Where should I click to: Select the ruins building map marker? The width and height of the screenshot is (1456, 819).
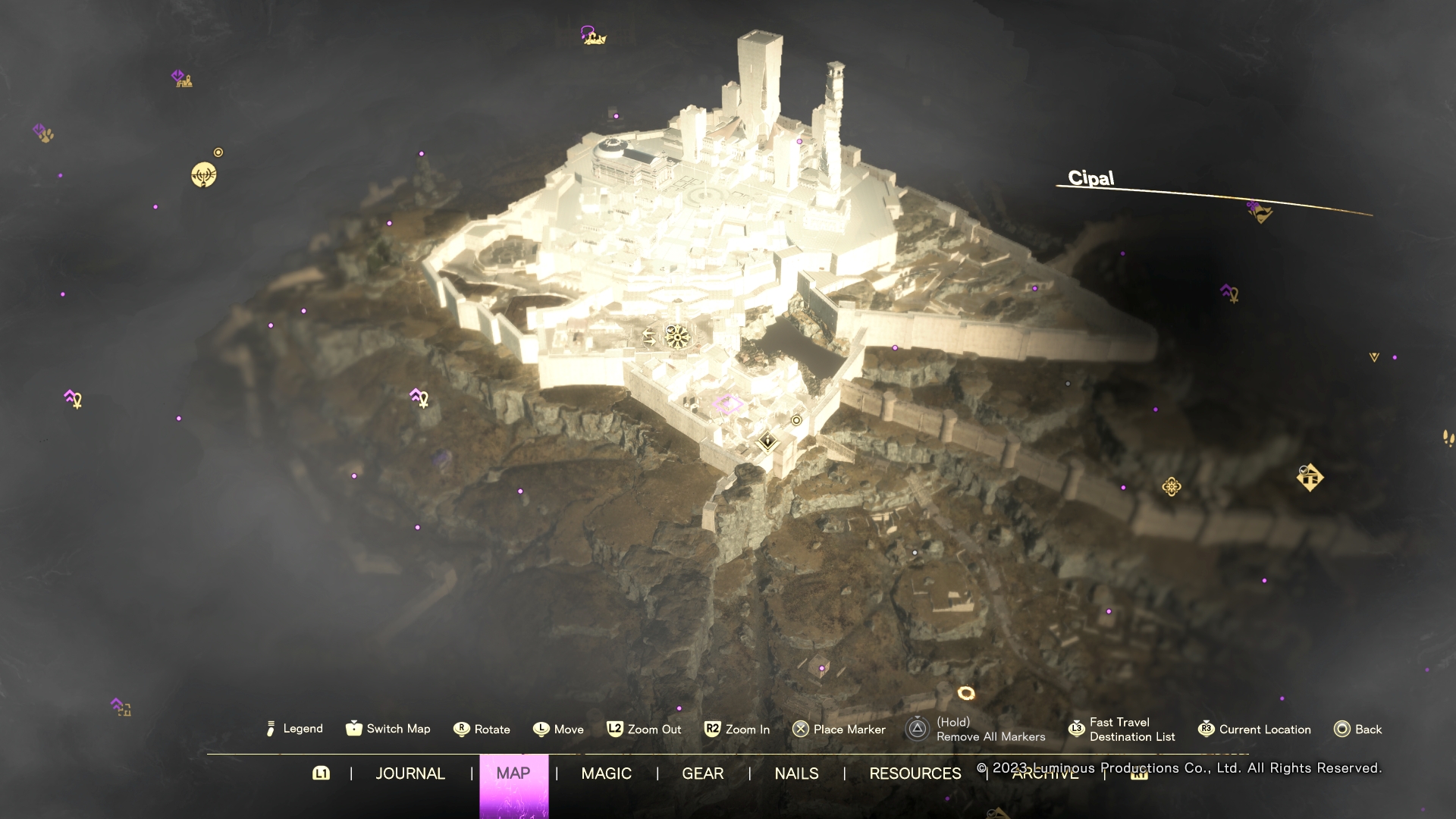pyautogui.click(x=183, y=79)
